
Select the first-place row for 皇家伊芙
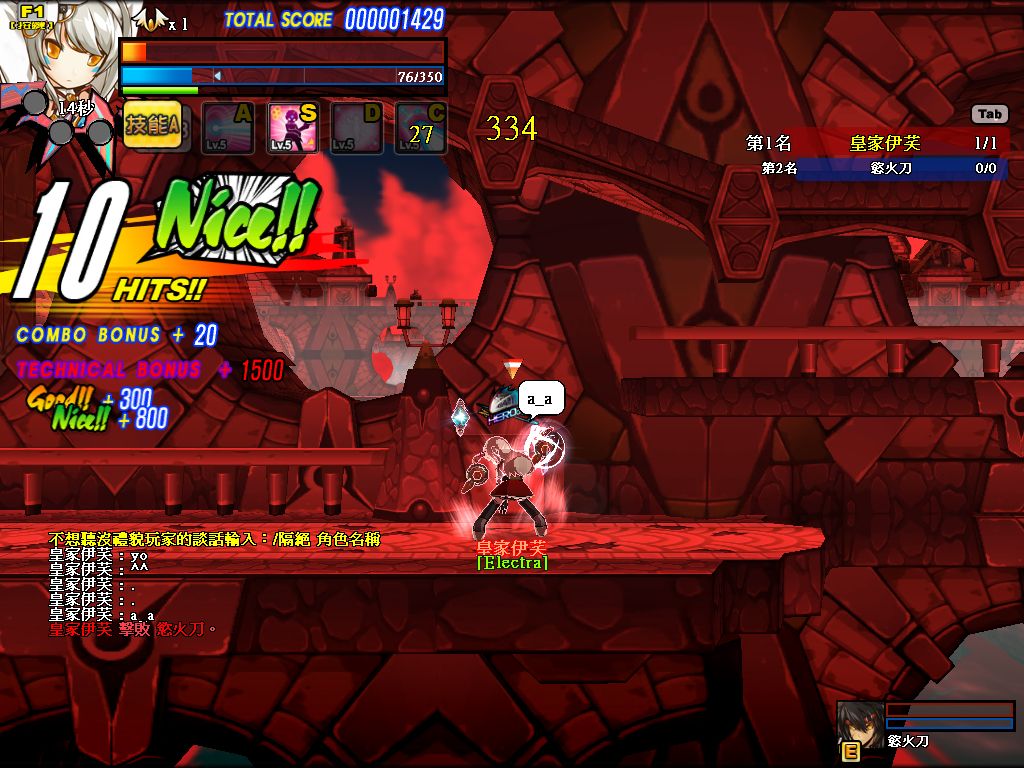point(873,143)
